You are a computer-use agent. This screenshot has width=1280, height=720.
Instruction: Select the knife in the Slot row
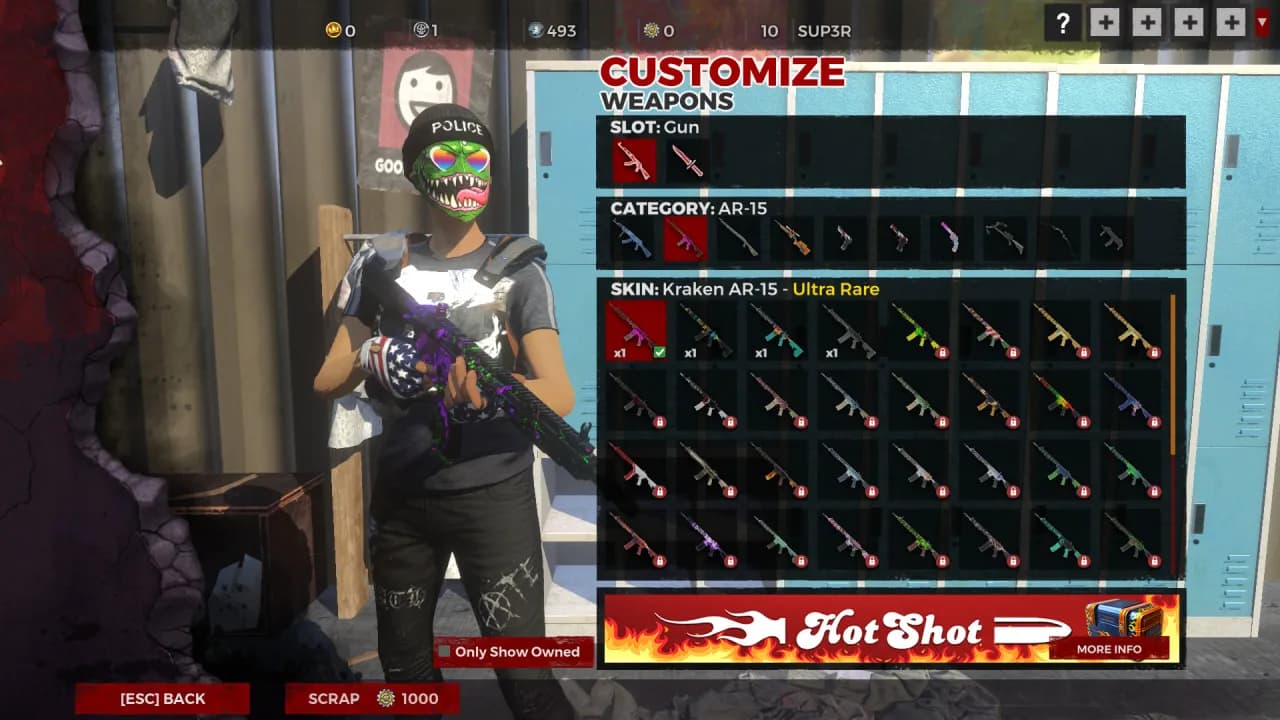689,160
